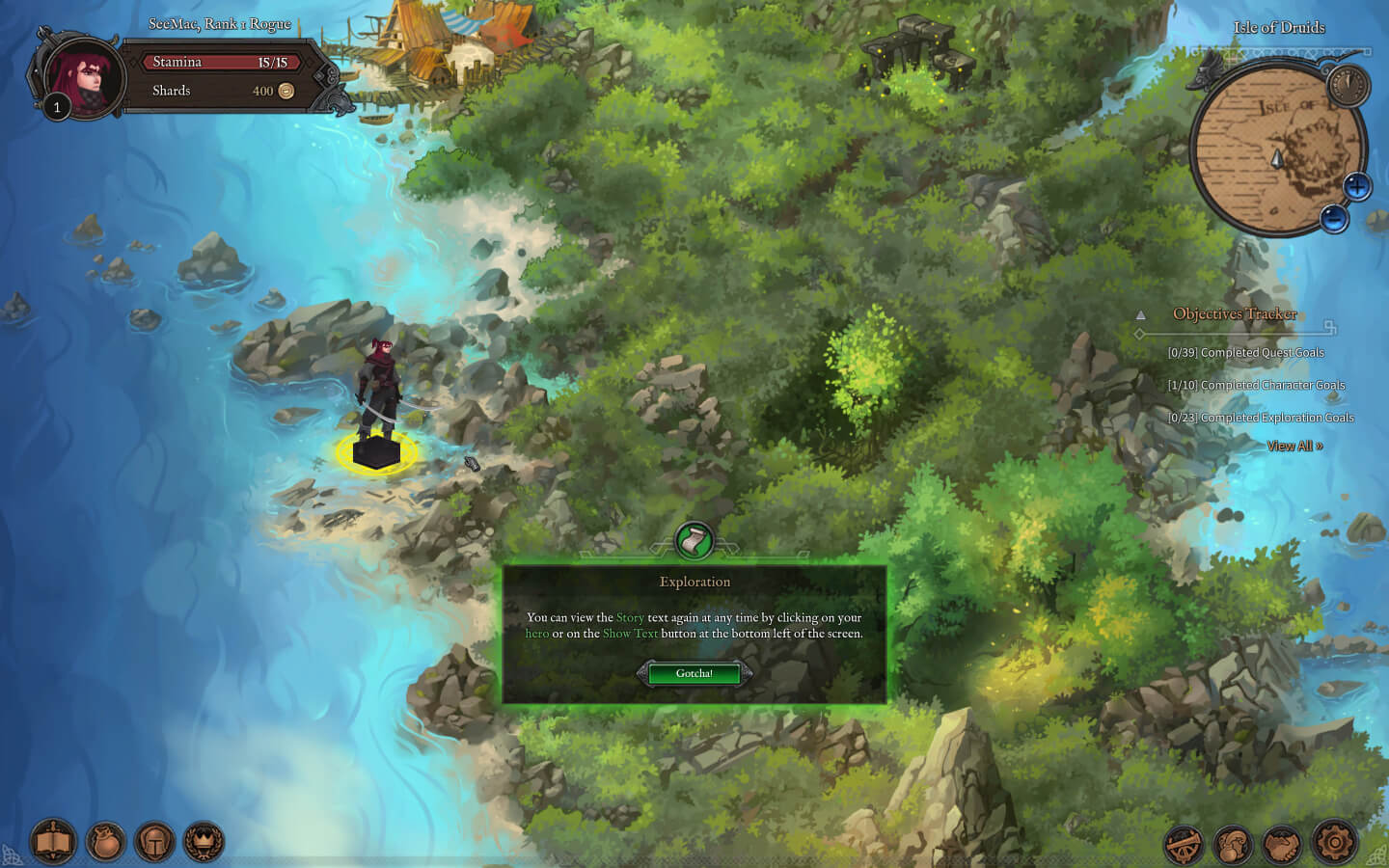Select the Completed Character Goals entry
The width and height of the screenshot is (1389, 868).
(x=1256, y=385)
